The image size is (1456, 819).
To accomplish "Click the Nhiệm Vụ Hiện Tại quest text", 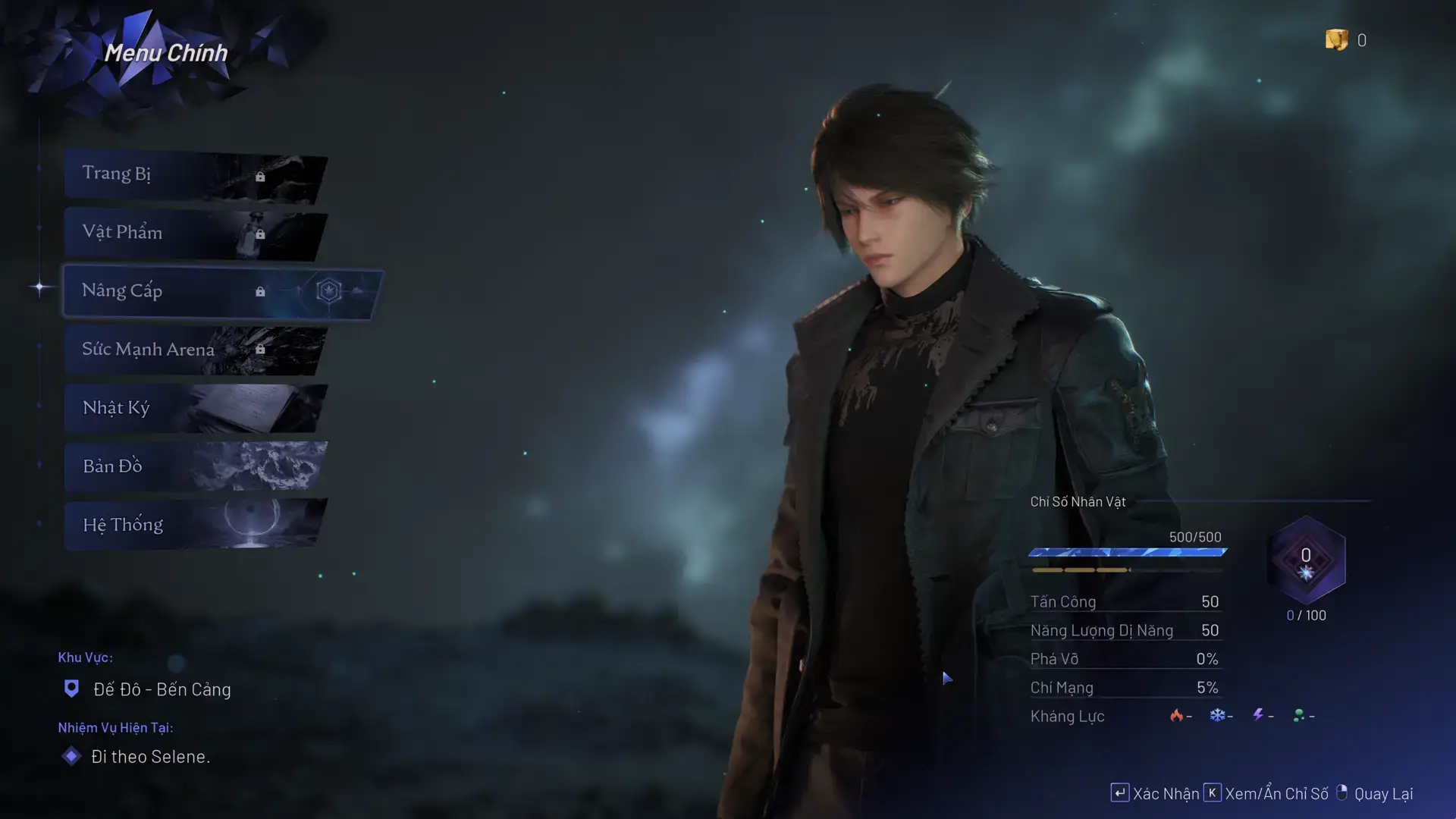I will (x=116, y=727).
